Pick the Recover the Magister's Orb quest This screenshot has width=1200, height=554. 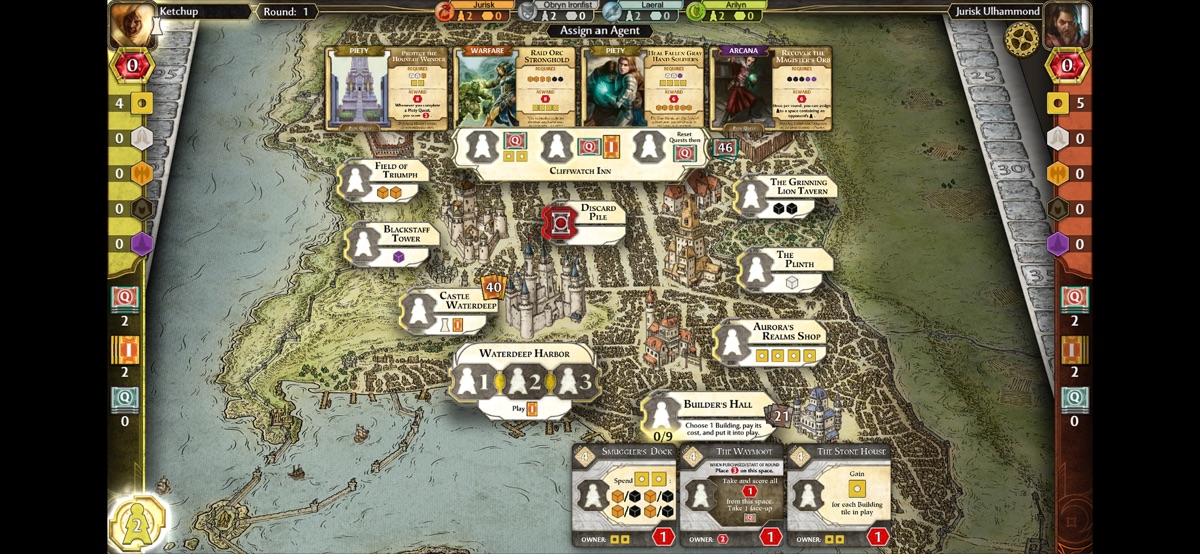[x=771, y=88]
